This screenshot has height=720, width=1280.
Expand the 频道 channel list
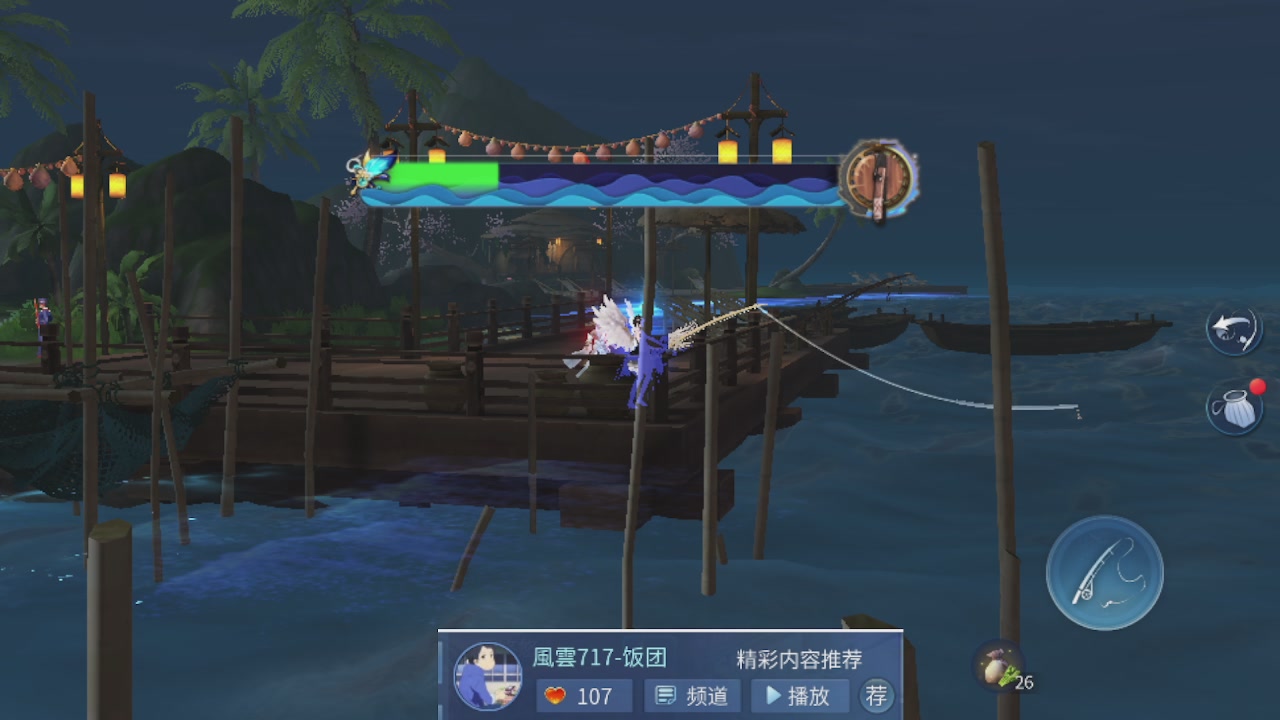click(x=691, y=696)
